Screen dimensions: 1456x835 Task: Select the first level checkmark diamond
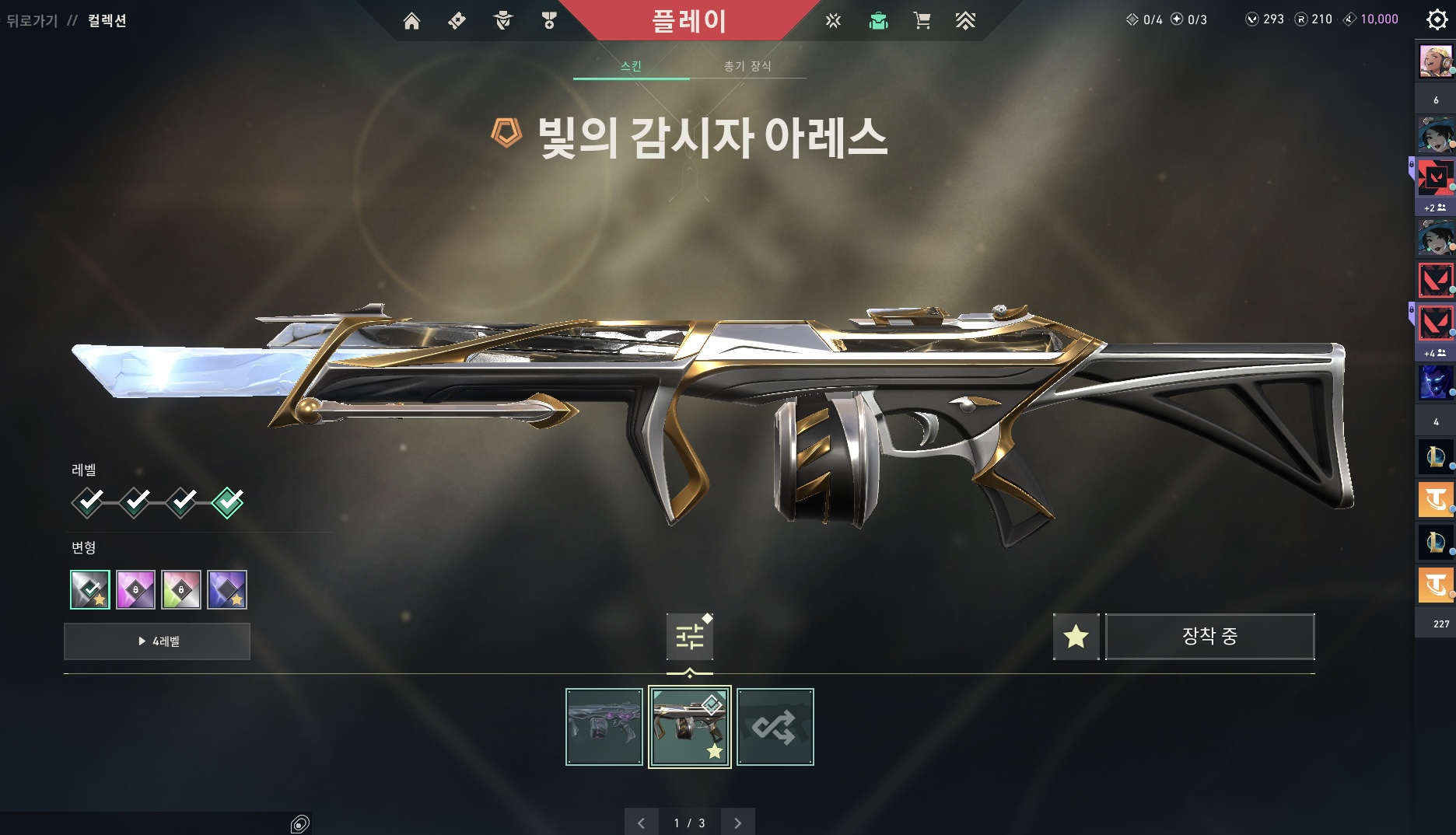(88, 502)
